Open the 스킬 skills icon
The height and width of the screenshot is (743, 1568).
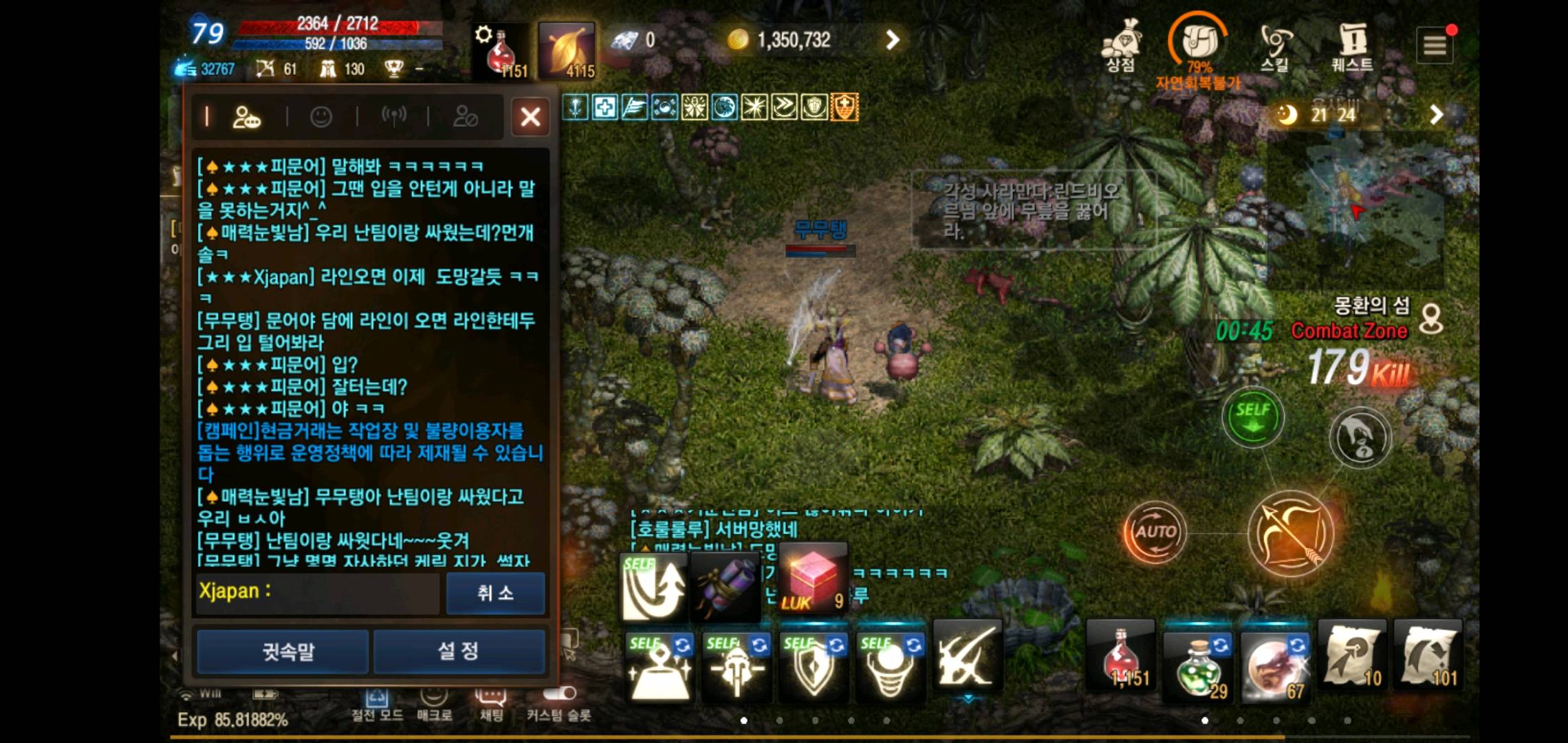tap(1274, 43)
